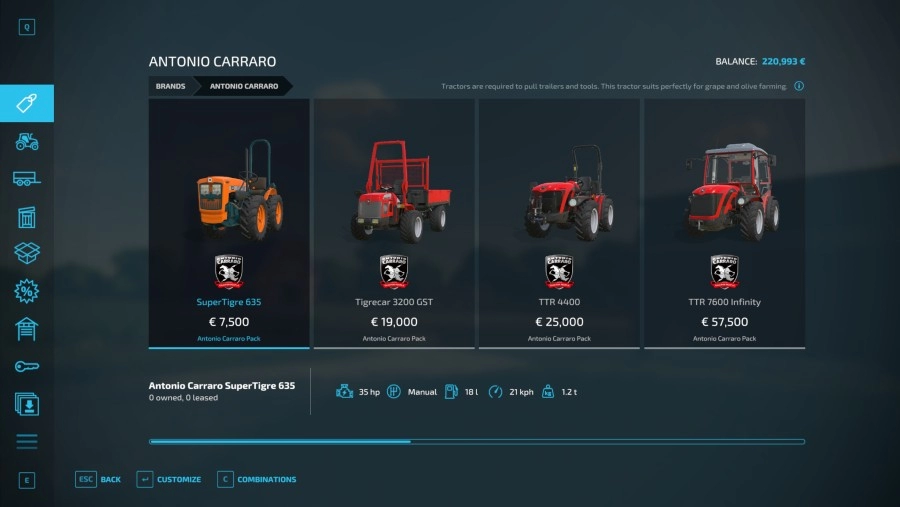Open the price tag brands category
The height and width of the screenshot is (507, 900).
[x=27, y=104]
